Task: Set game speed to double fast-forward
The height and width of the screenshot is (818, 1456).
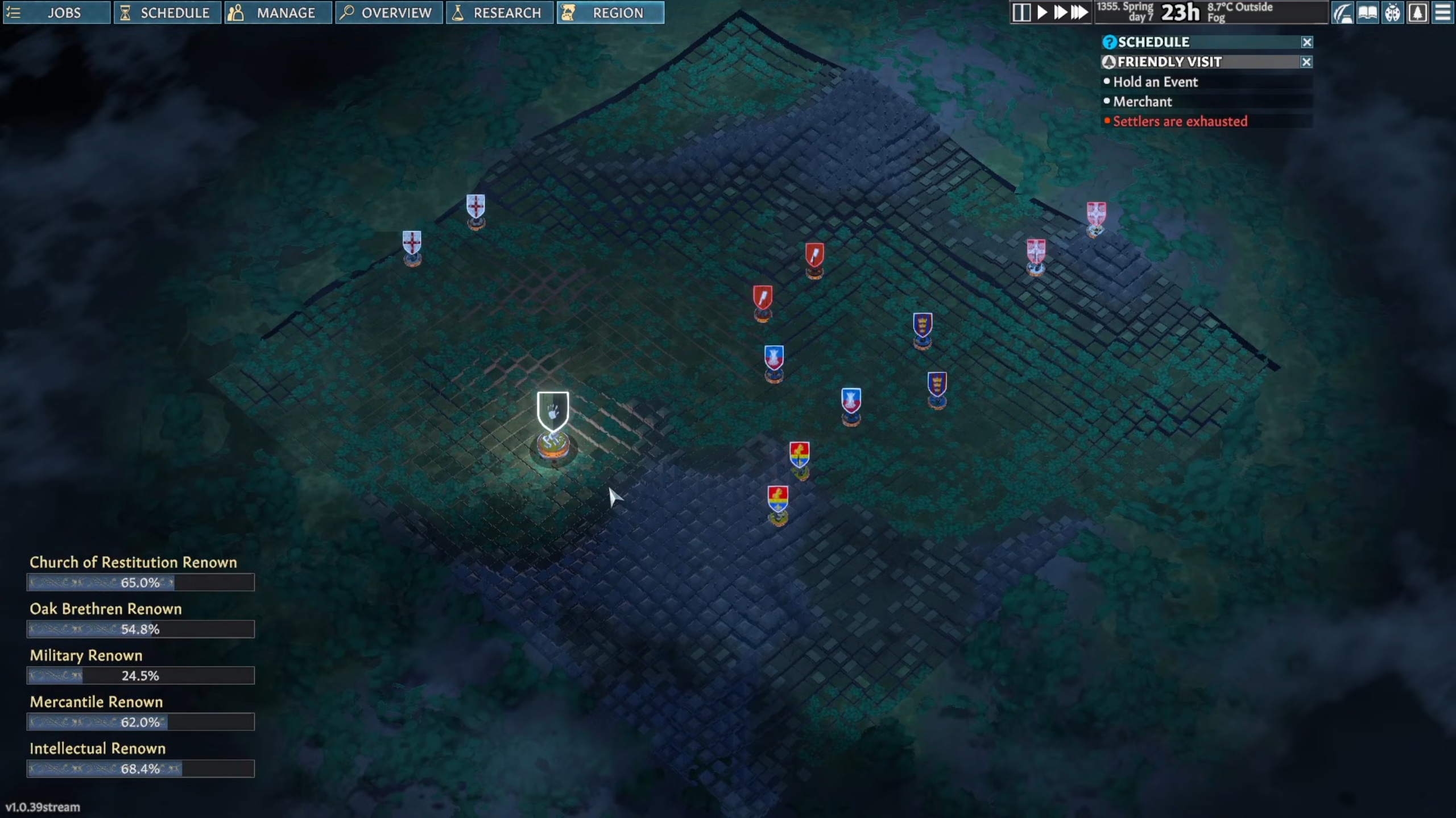Action: 1060,13
